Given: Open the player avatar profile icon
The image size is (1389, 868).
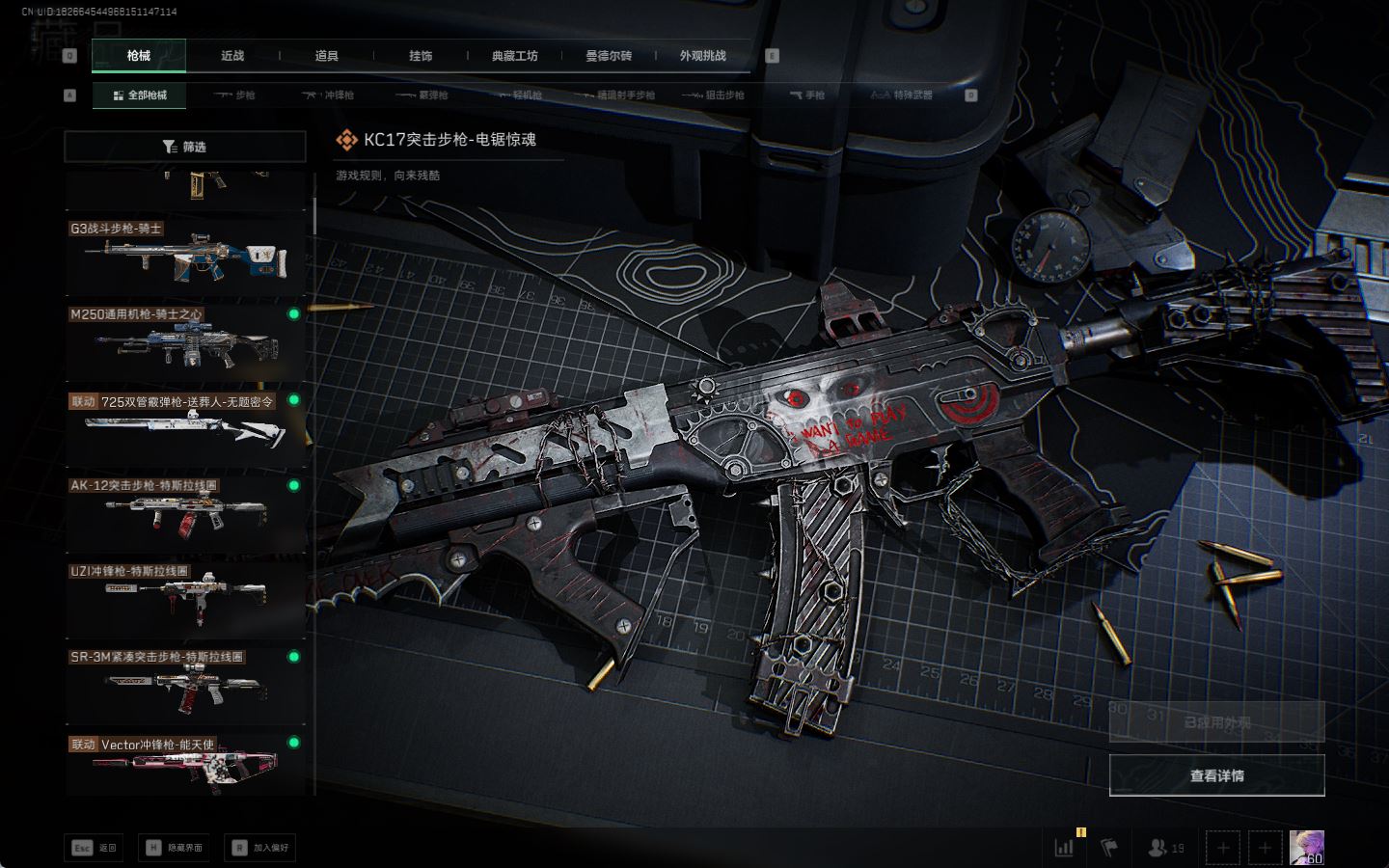Looking at the screenshot, I should click(1306, 848).
